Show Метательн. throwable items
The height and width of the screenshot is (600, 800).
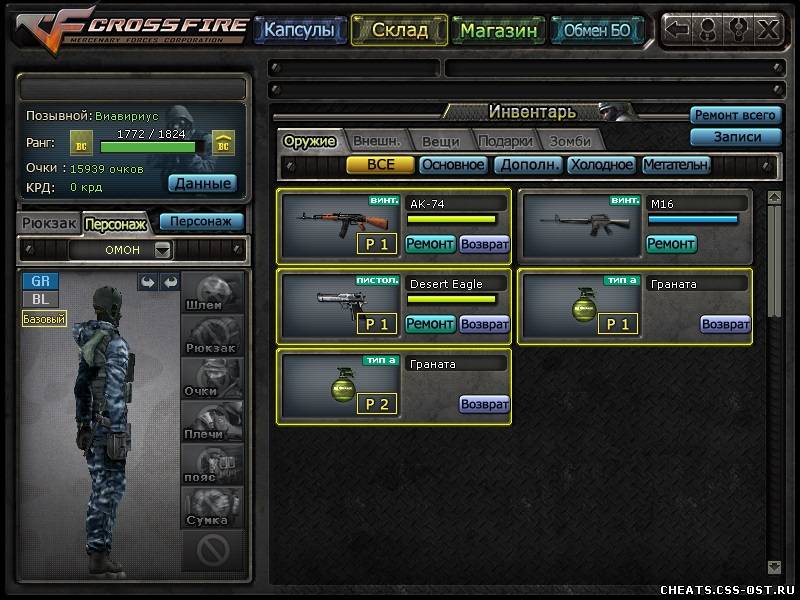676,165
